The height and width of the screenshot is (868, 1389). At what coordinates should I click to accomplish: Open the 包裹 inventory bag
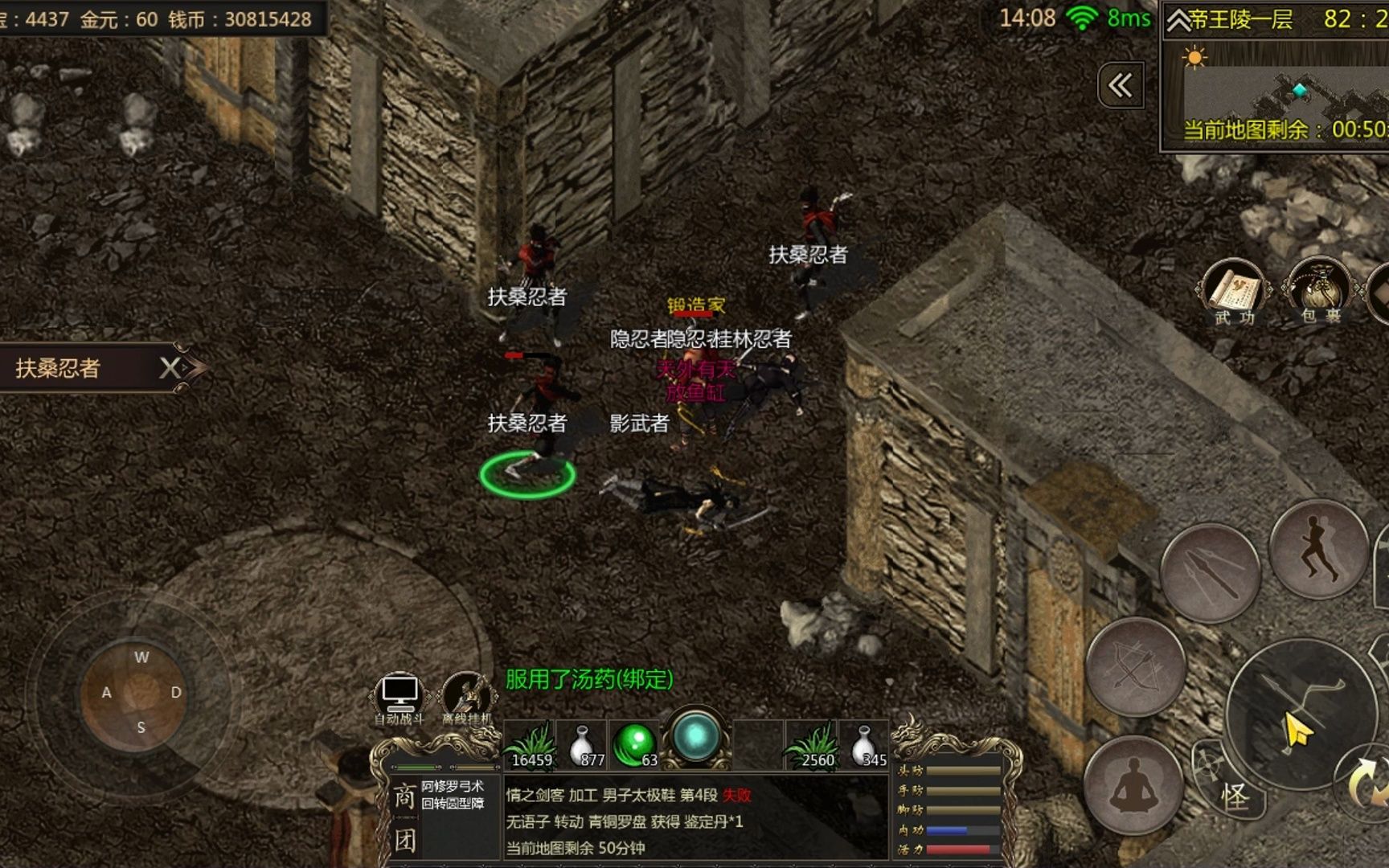tap(1321, 293)
